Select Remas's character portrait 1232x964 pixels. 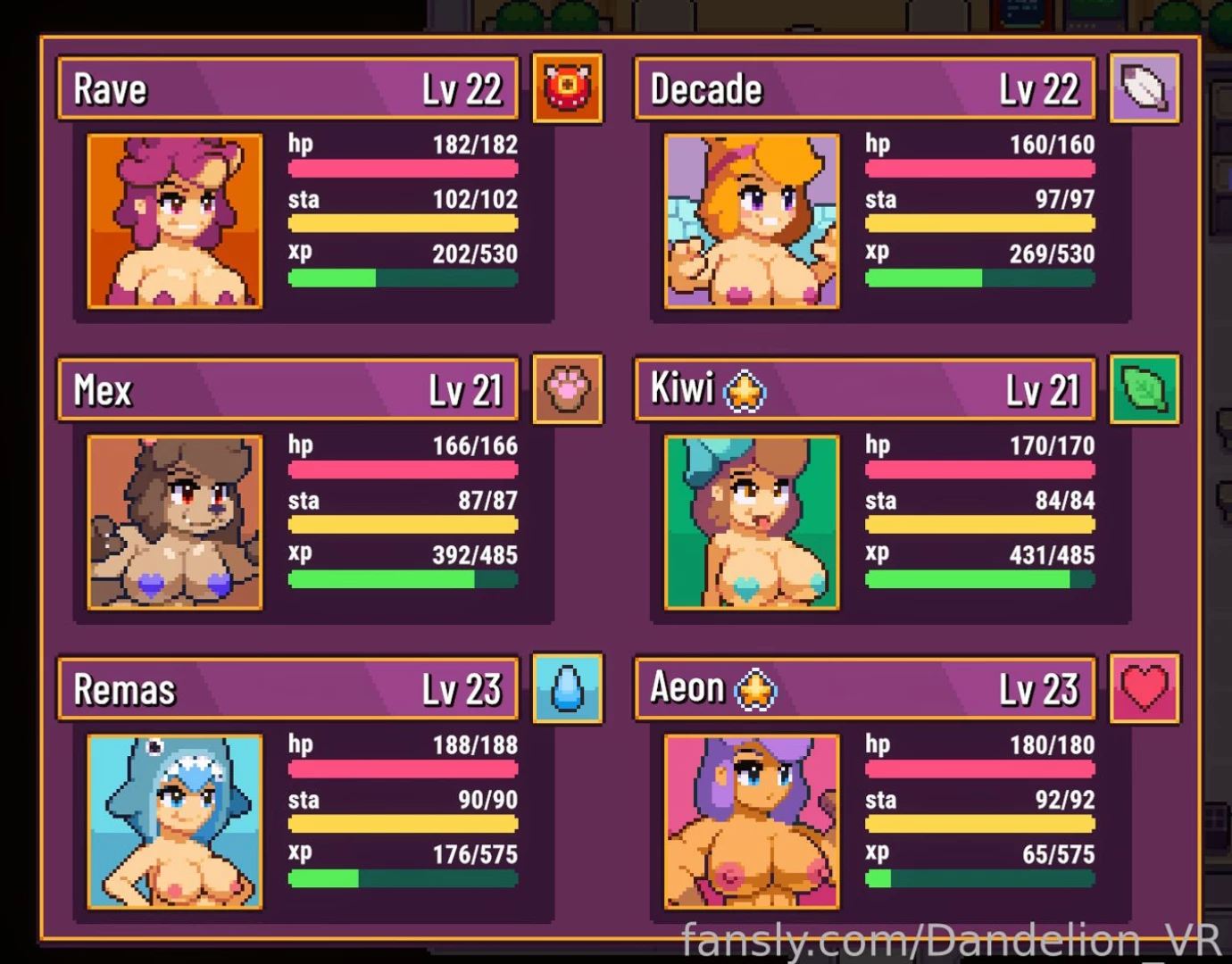(174, 821)
